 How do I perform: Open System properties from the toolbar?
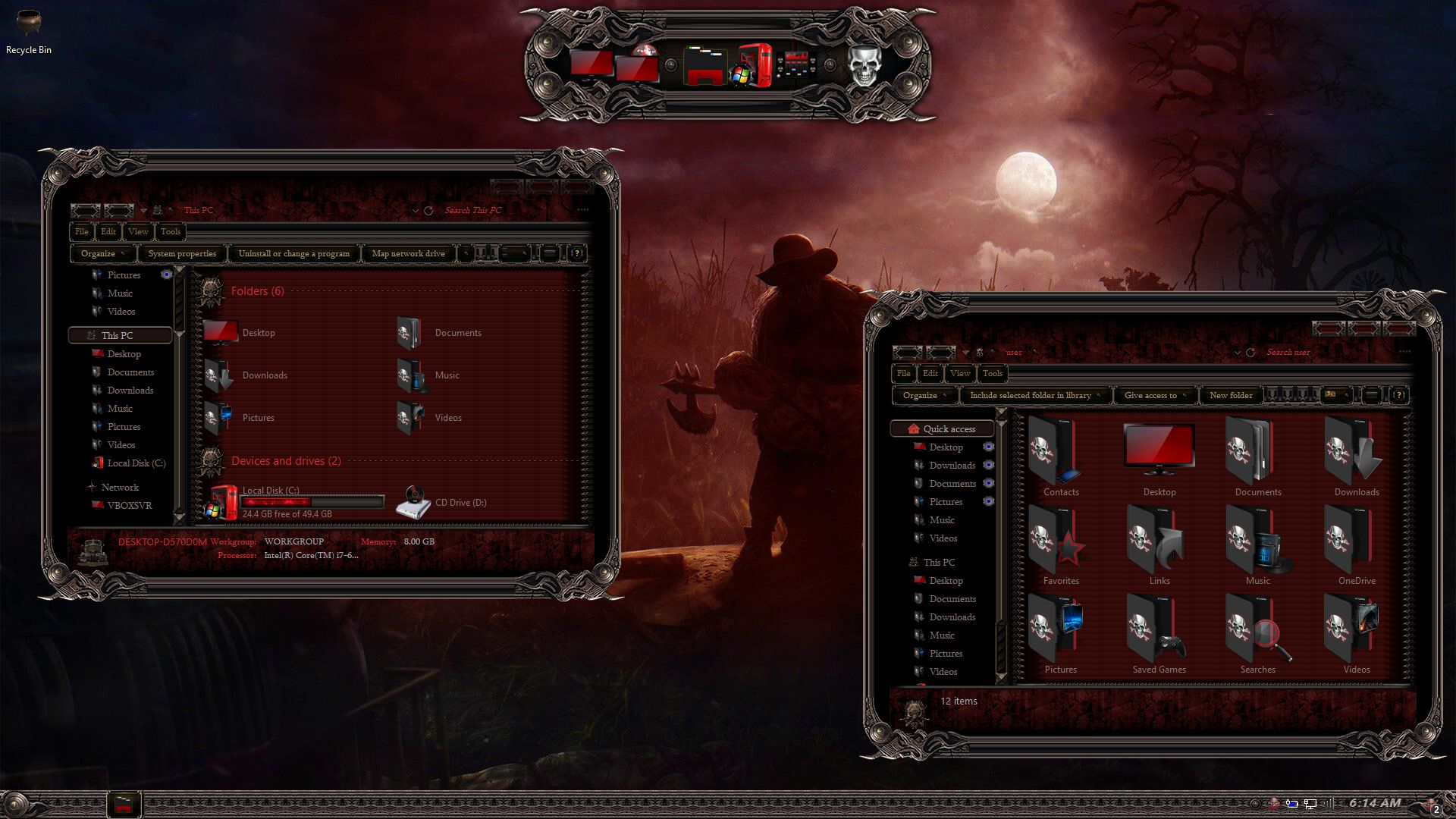pyautogui.click(x=182, y=253)
